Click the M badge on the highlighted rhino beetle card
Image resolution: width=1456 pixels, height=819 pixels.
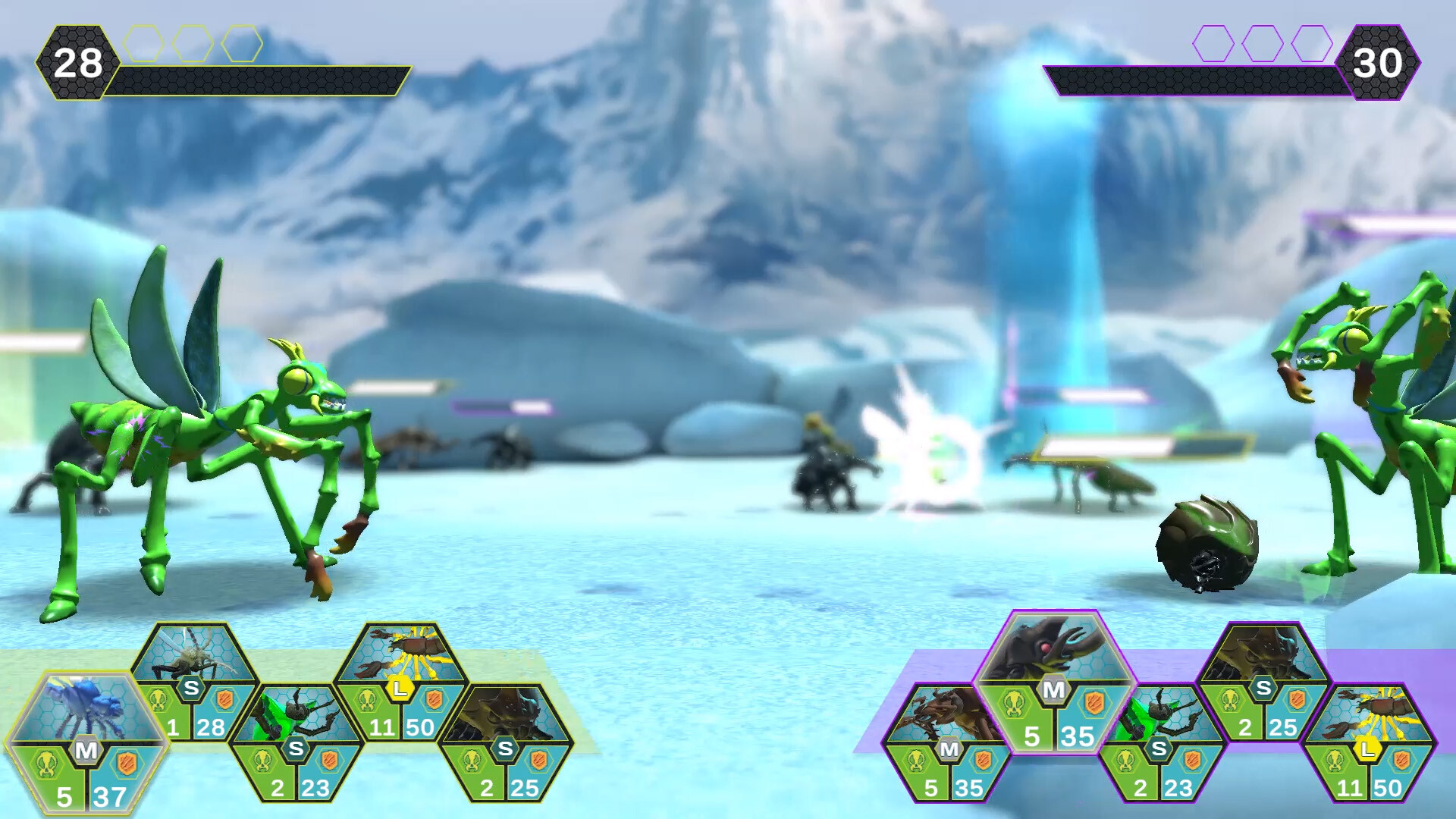pos(1053,689)
